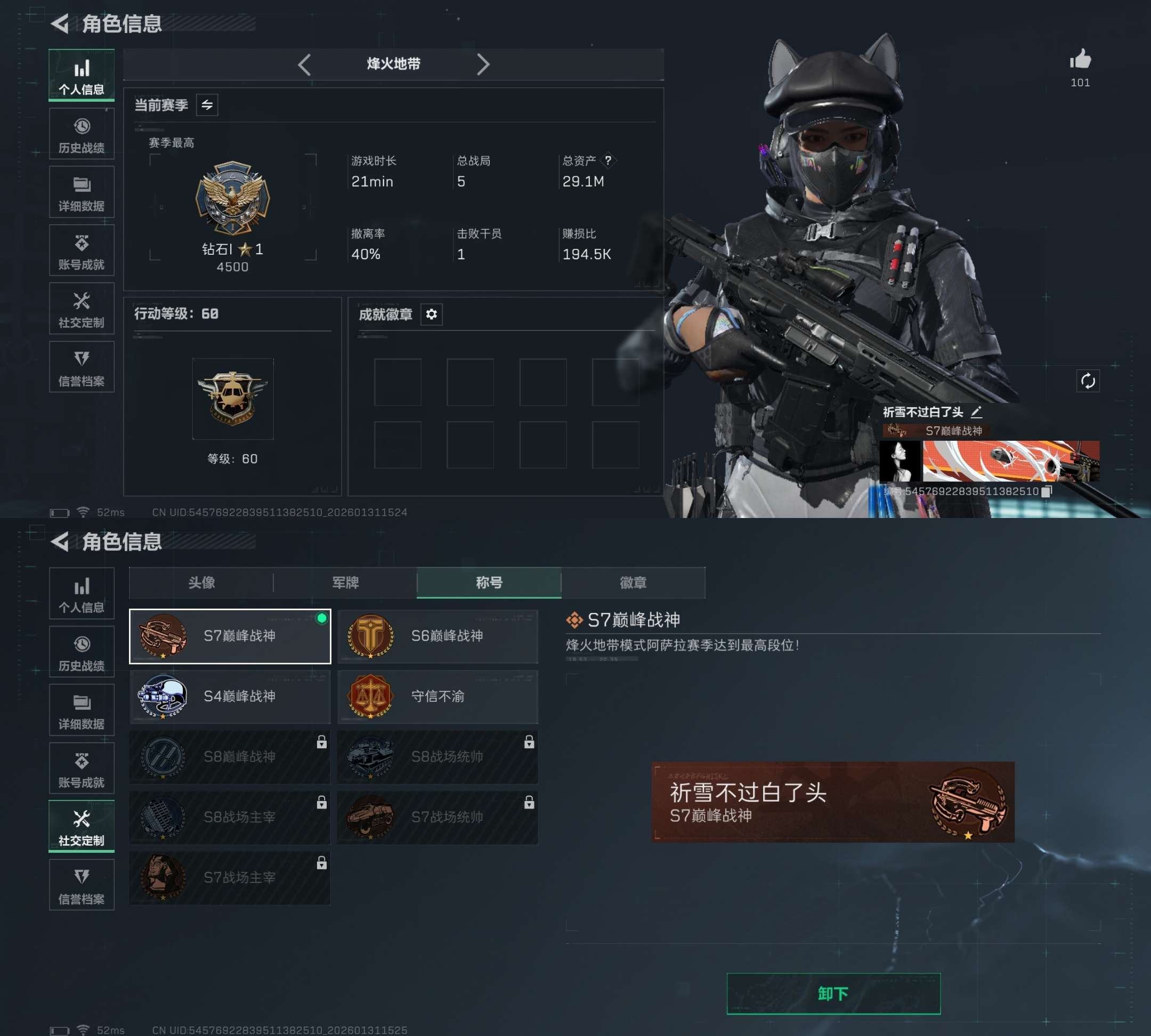Toggle the season switcher beside 当前赛季

[x=206, y=105]
